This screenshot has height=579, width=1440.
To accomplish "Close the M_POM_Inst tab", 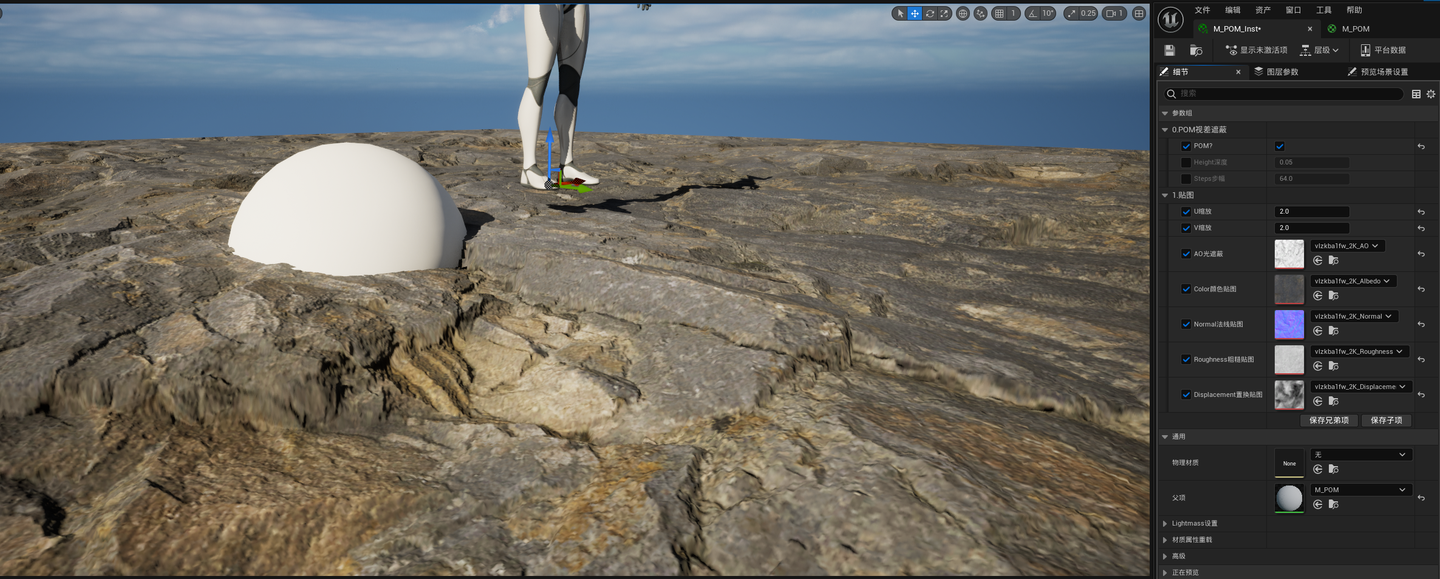I will (1310, 29).
